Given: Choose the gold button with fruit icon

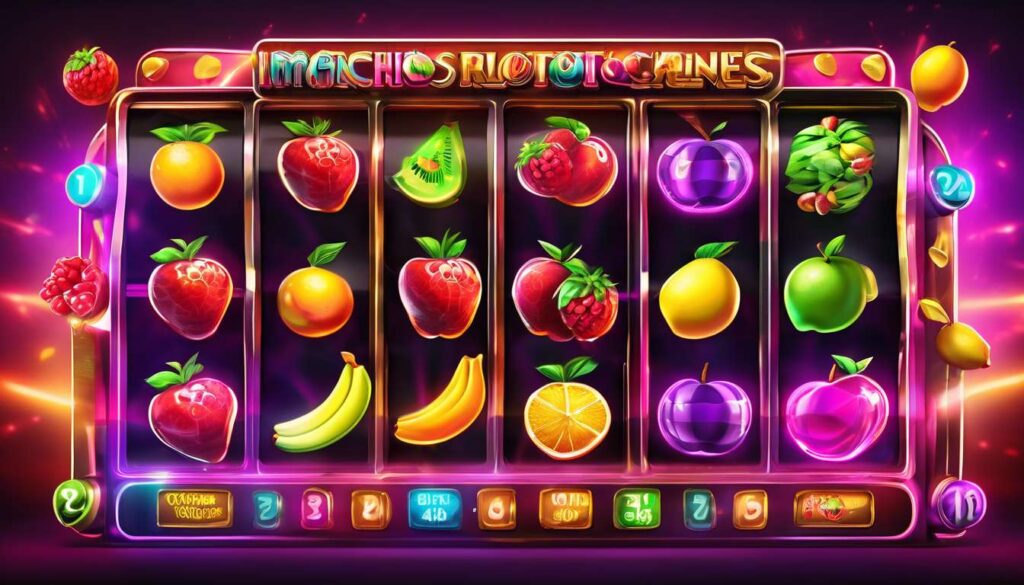Looking at the screenshot, I should tap(831, 508).
